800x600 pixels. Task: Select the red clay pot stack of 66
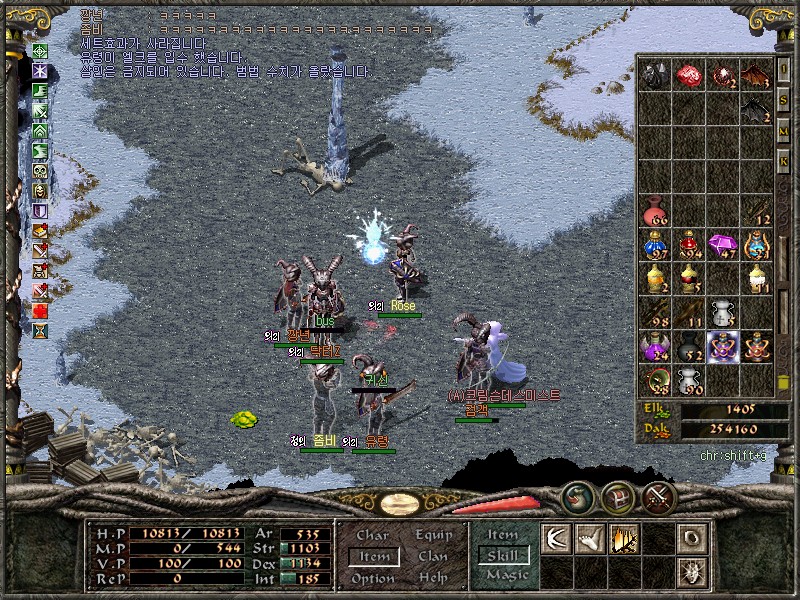(x=654, y=210)
